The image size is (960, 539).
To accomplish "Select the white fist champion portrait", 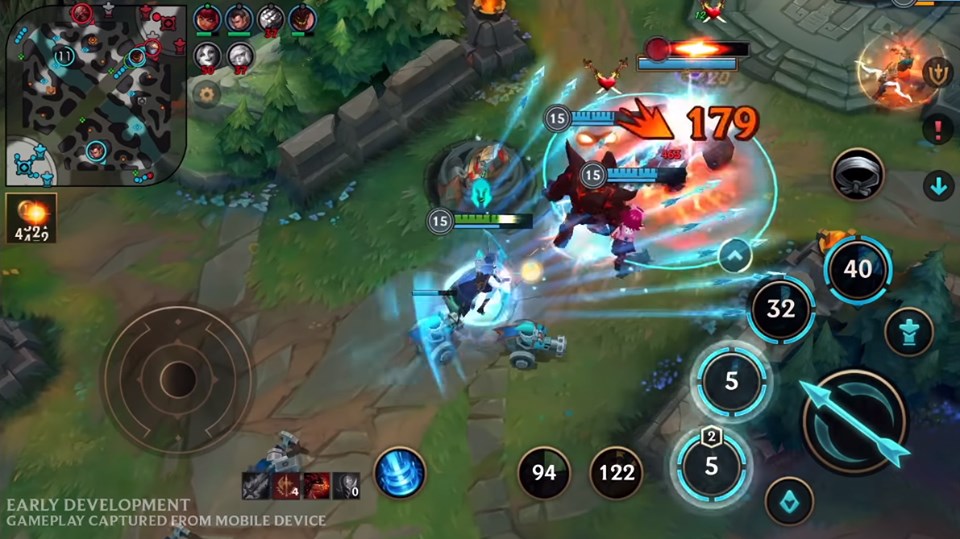I will coord(271,18).
